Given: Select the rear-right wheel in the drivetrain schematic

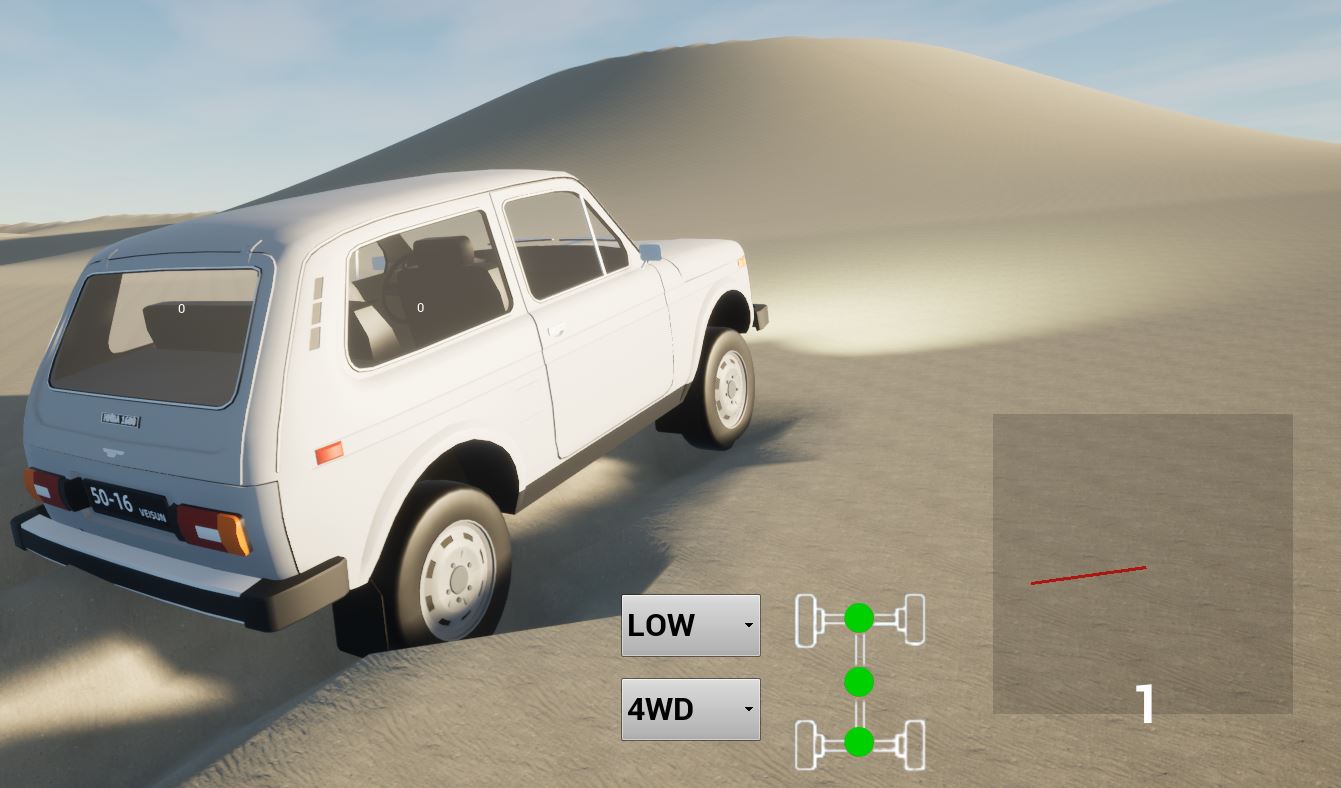Looking at the screenshot, I should [912, 745].
